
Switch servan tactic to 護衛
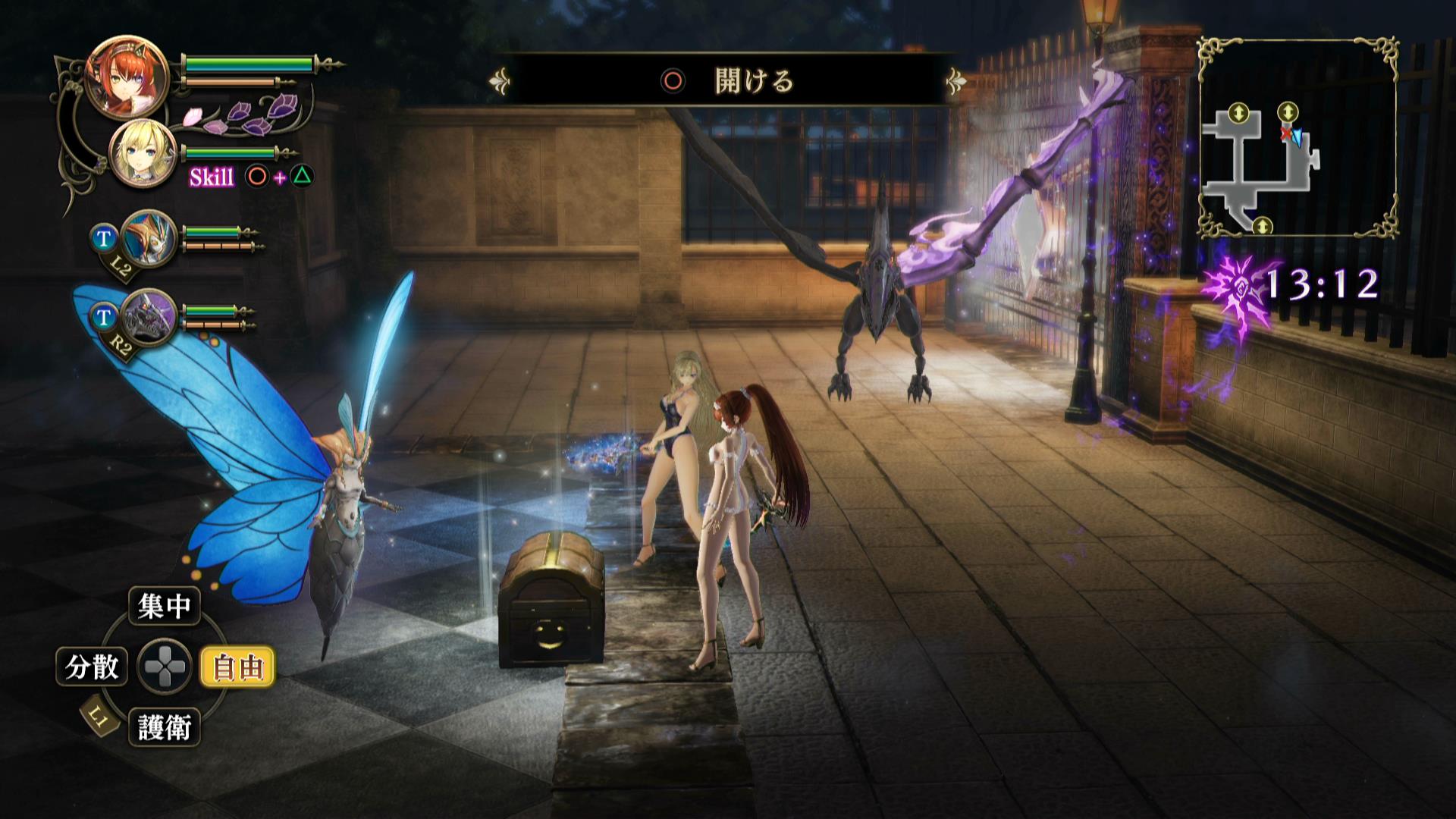tap(164, 728)
